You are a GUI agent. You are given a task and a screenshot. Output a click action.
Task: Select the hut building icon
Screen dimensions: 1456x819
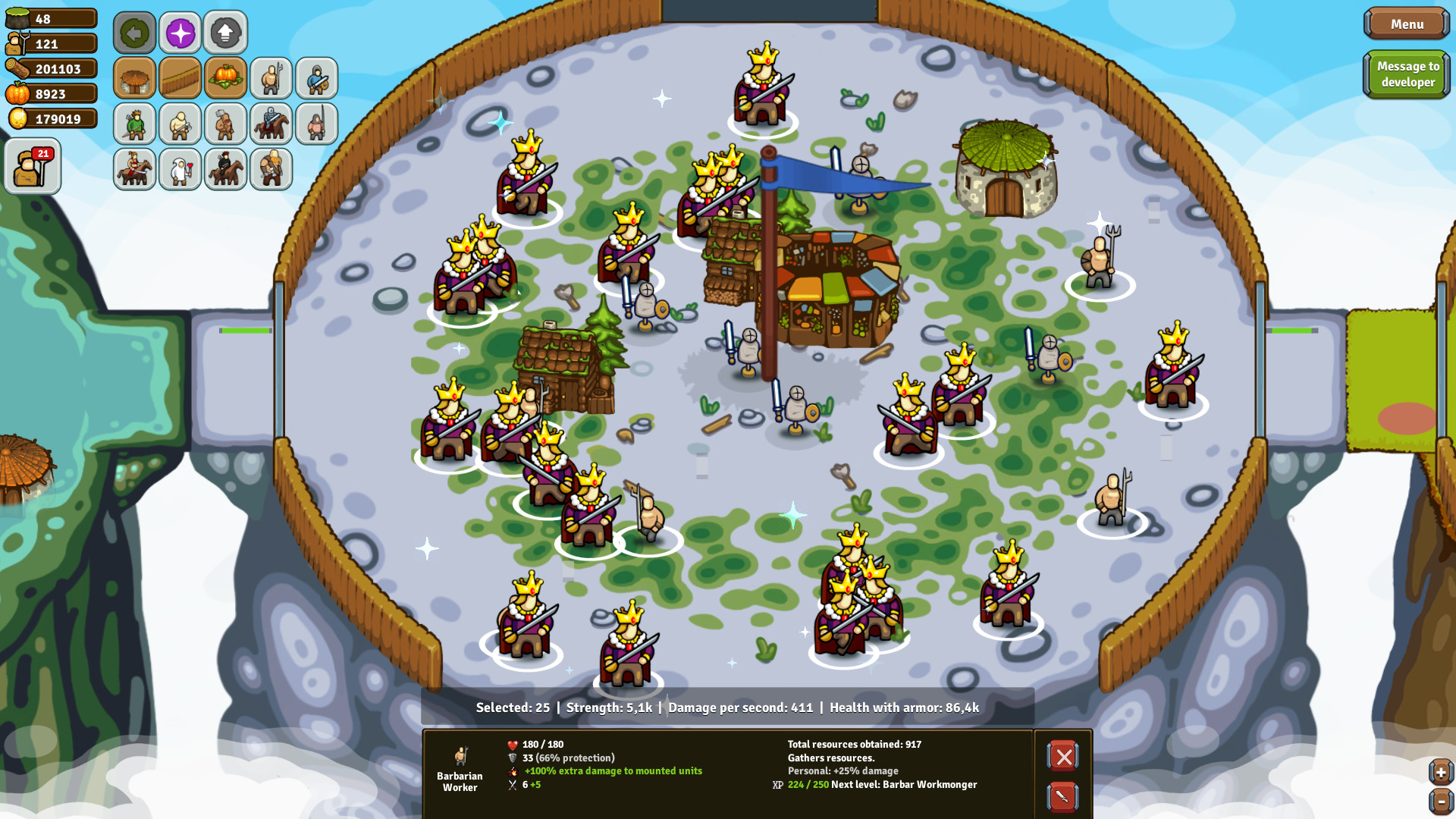(134, 78)
